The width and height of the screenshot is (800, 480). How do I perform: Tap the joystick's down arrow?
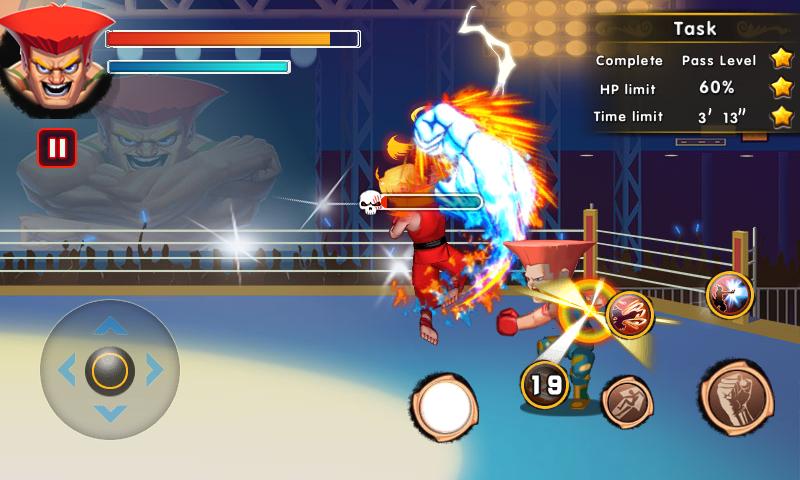[x=110, y=413]
